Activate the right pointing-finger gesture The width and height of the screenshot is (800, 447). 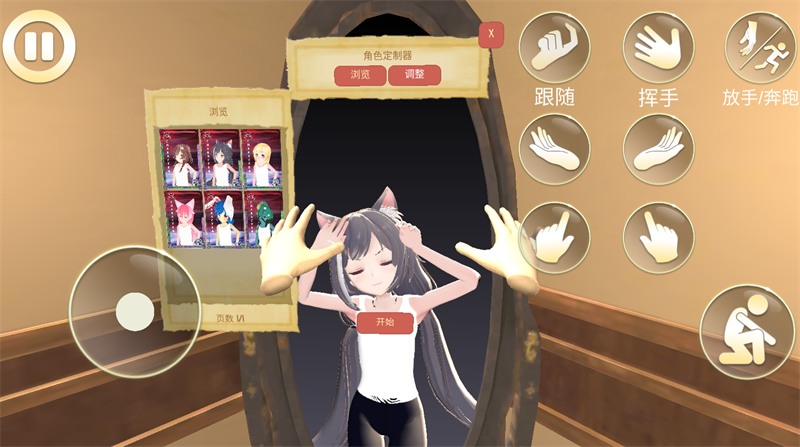658,238
